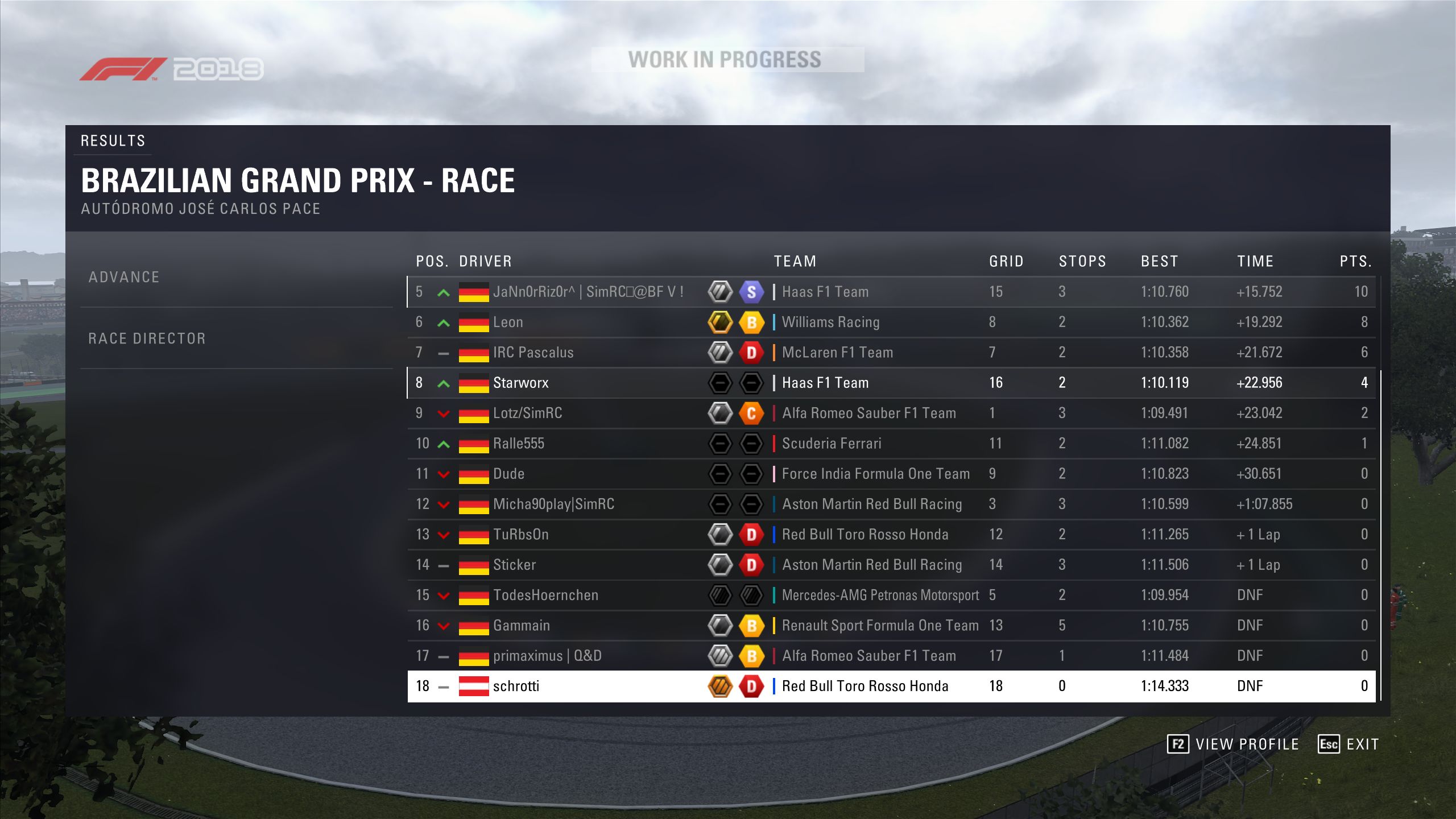
Task: Open the Race Director menu
Action: (147, 339)
